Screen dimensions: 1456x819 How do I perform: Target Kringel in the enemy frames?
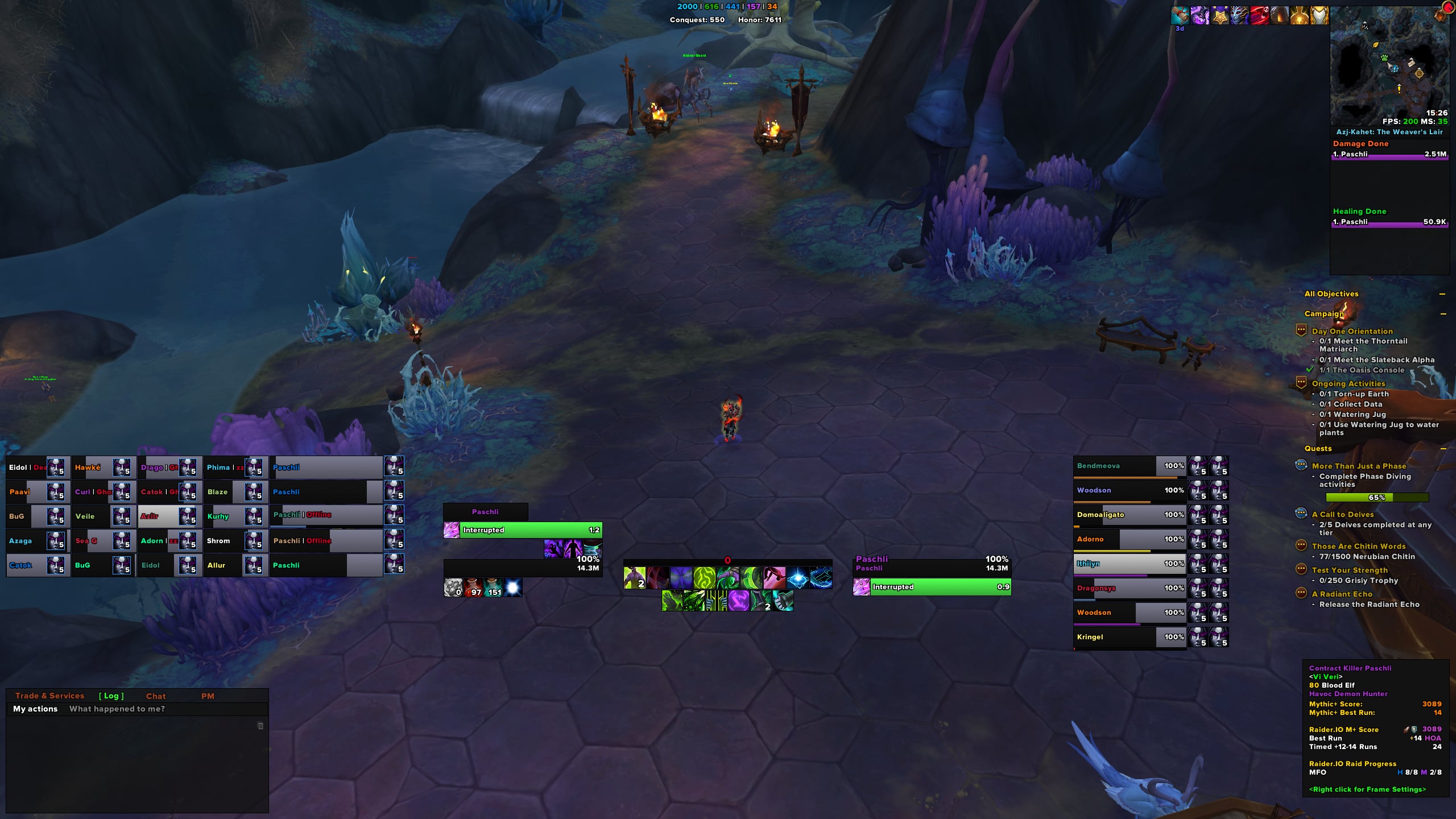(x=1115, y=637)
